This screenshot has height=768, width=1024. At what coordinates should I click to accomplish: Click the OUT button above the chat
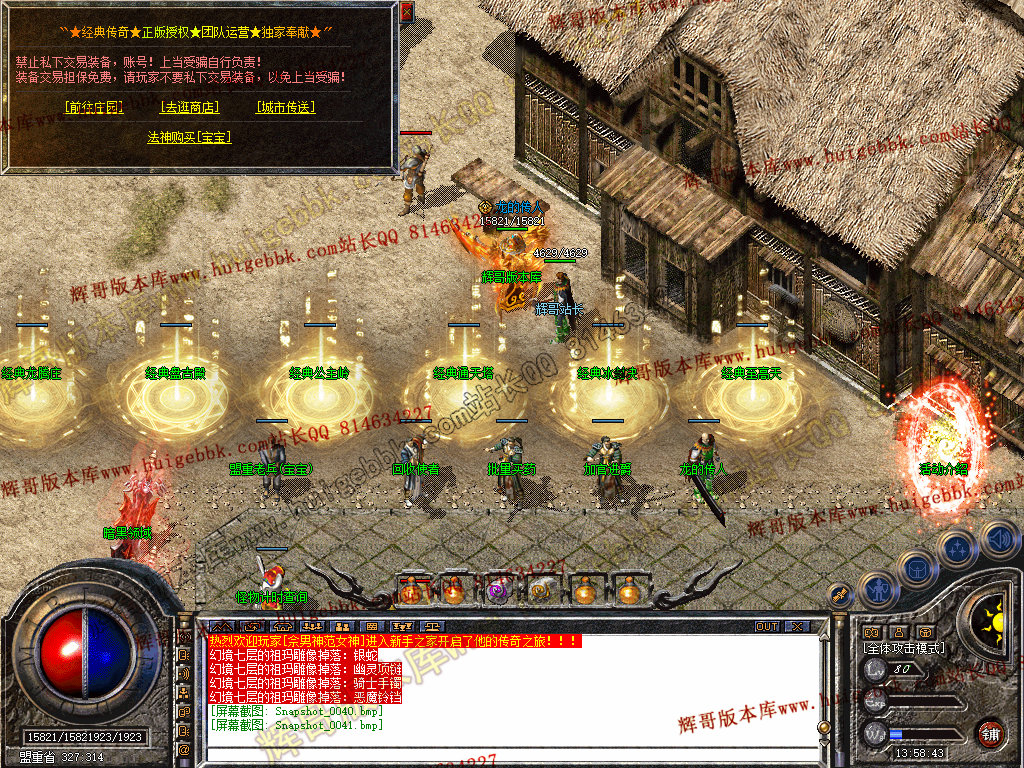click(766, 626)
